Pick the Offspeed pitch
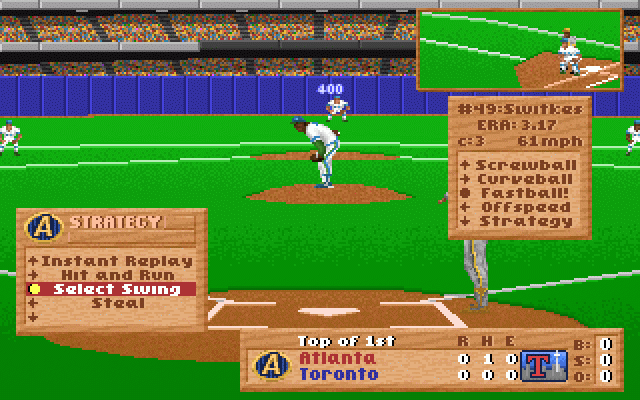Image resolution: width=640 pixels, height=400 pixels. 522,207
